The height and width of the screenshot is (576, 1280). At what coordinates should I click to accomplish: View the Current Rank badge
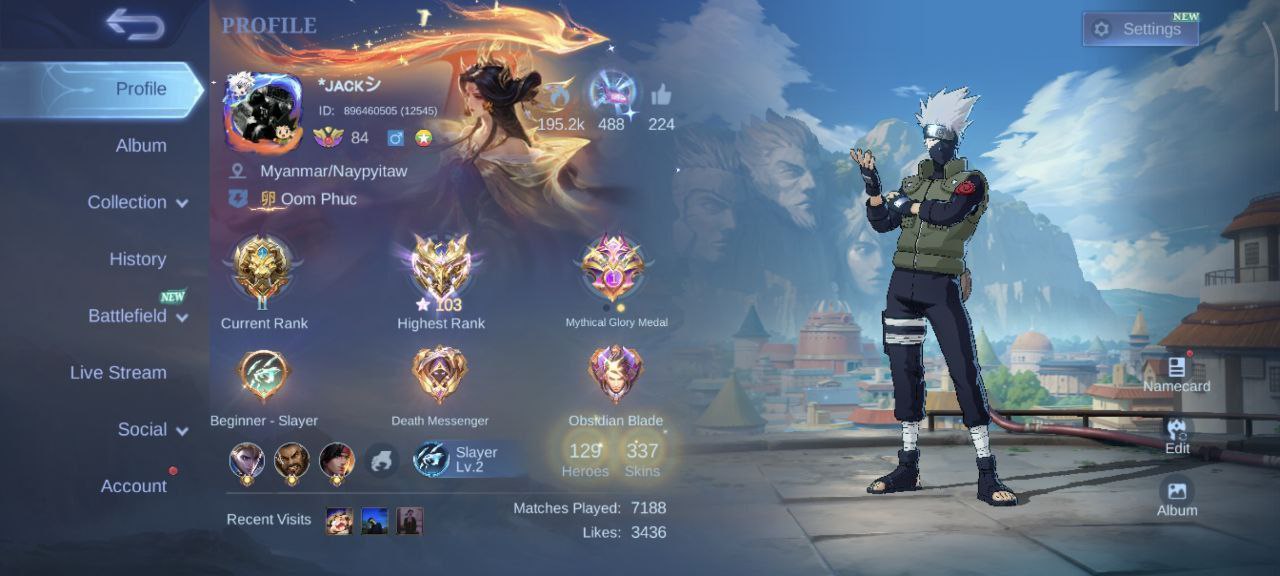[x=263, y=270]
